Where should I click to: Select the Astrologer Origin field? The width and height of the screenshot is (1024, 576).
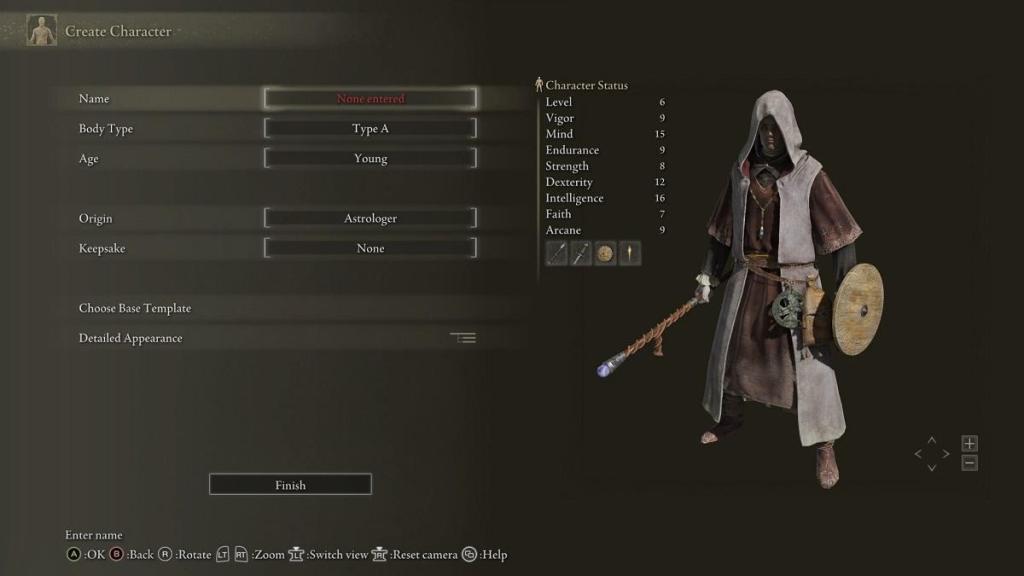370,219
